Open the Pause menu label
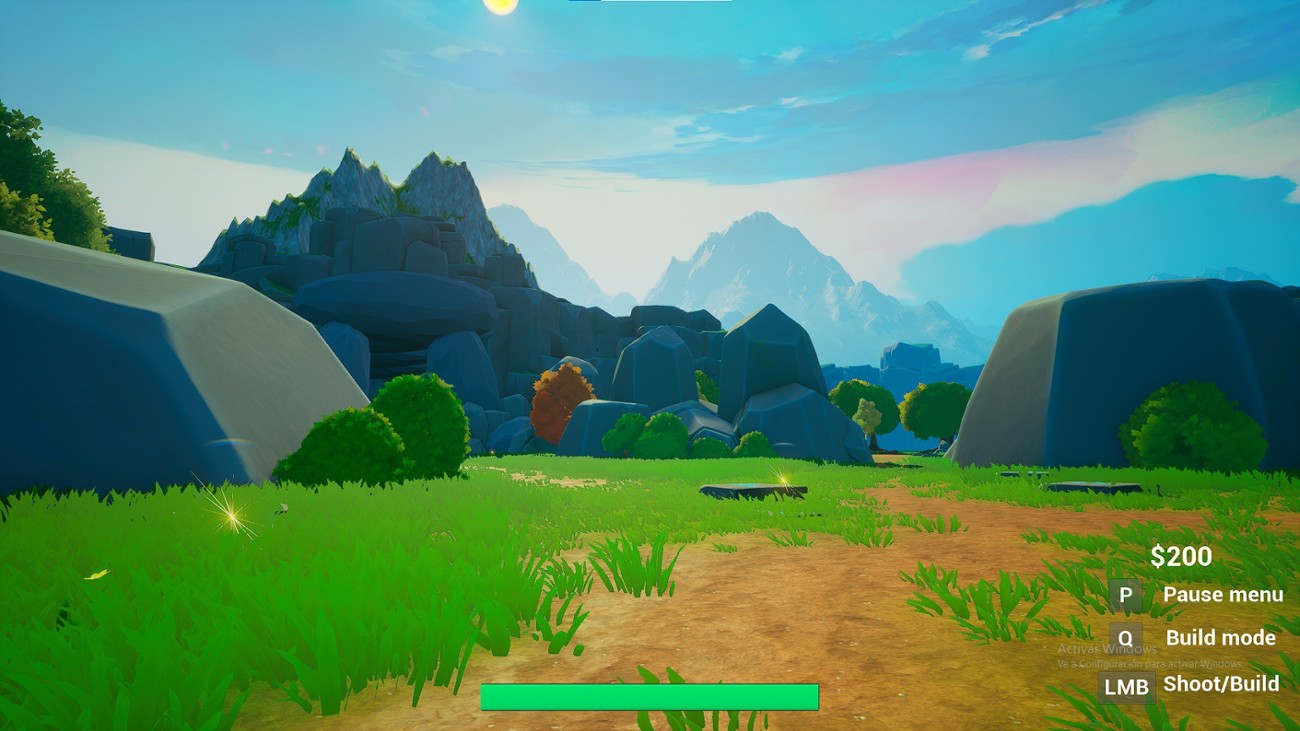 [1224, 594]
